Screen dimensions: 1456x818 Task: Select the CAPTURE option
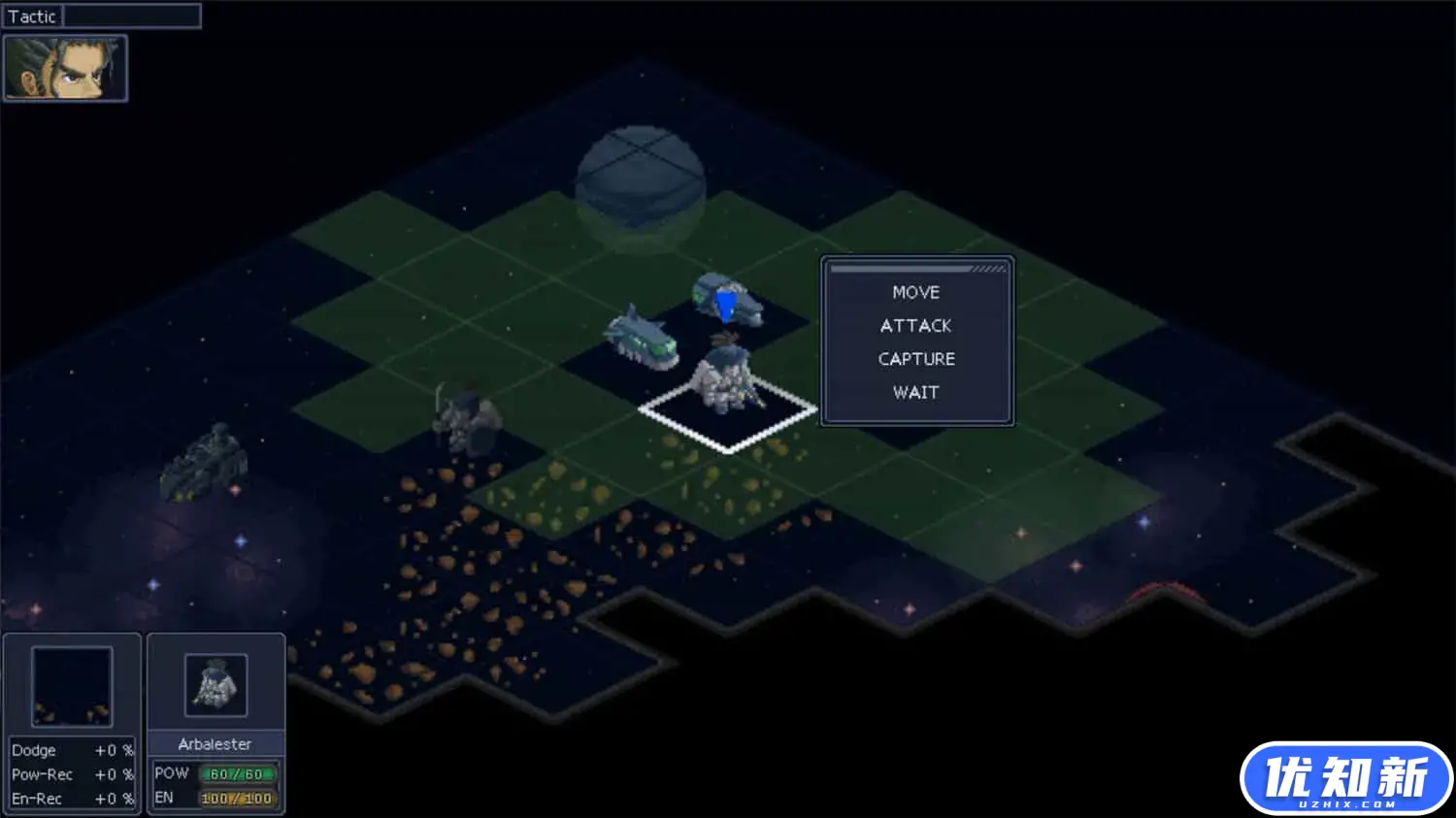(x=915, y=358)
